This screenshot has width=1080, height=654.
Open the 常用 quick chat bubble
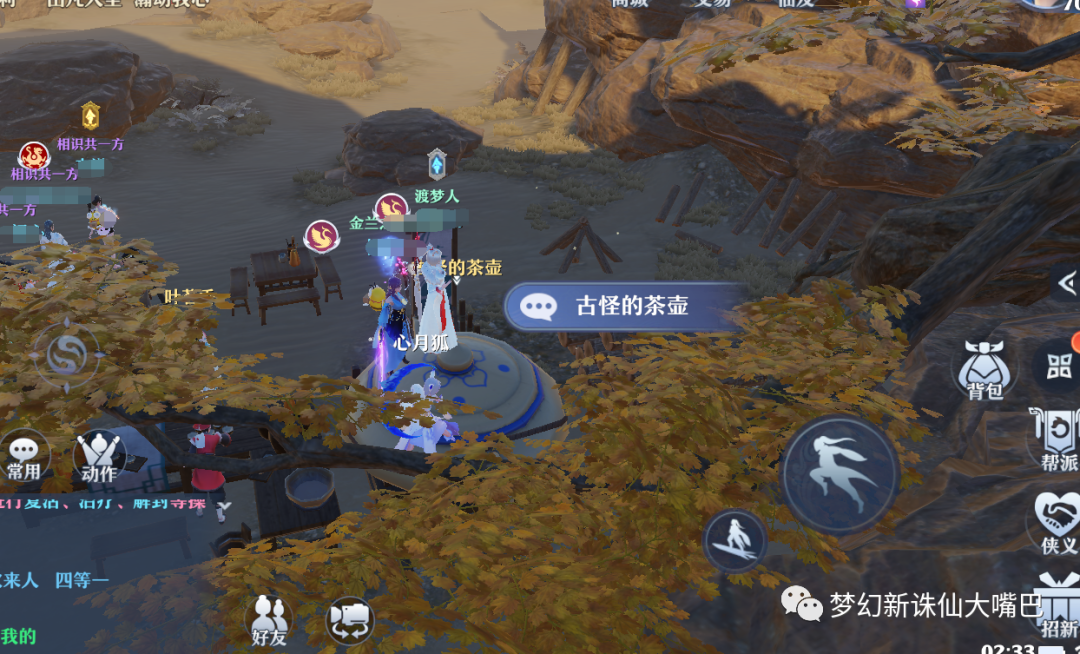23,458
